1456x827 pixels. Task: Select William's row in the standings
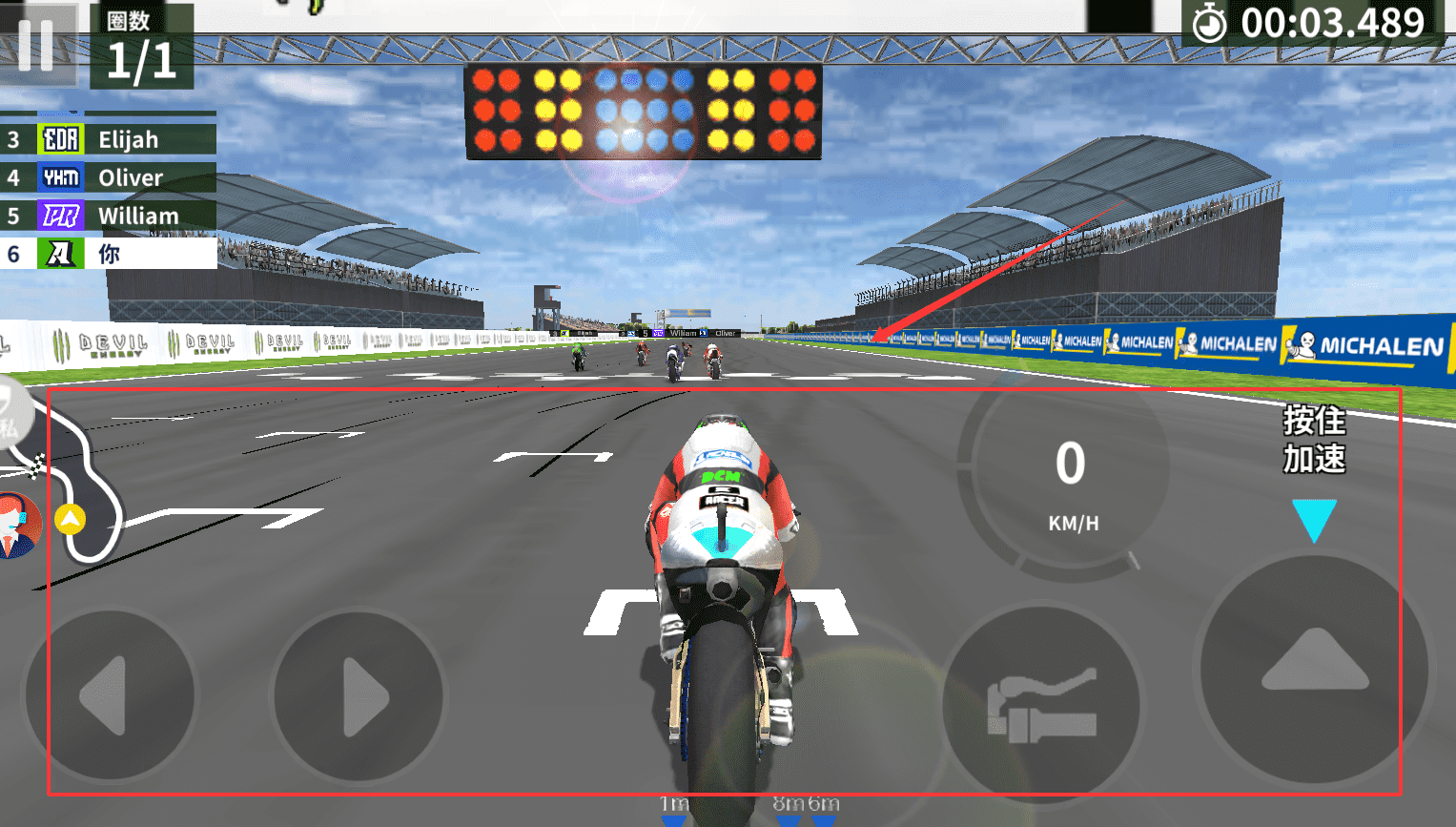[x=109, y=216]
